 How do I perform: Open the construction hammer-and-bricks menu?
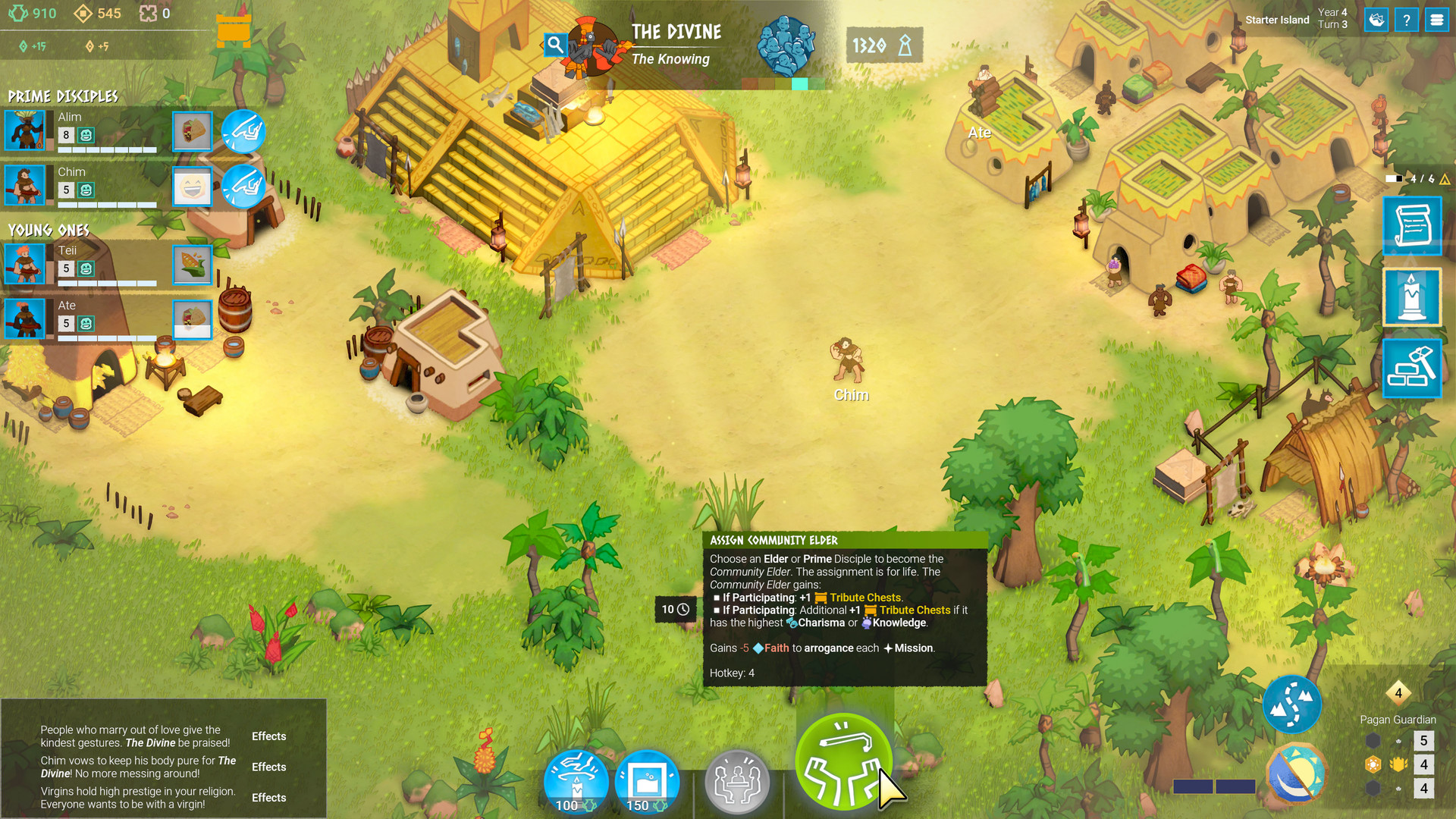[x=1412, y=368]
